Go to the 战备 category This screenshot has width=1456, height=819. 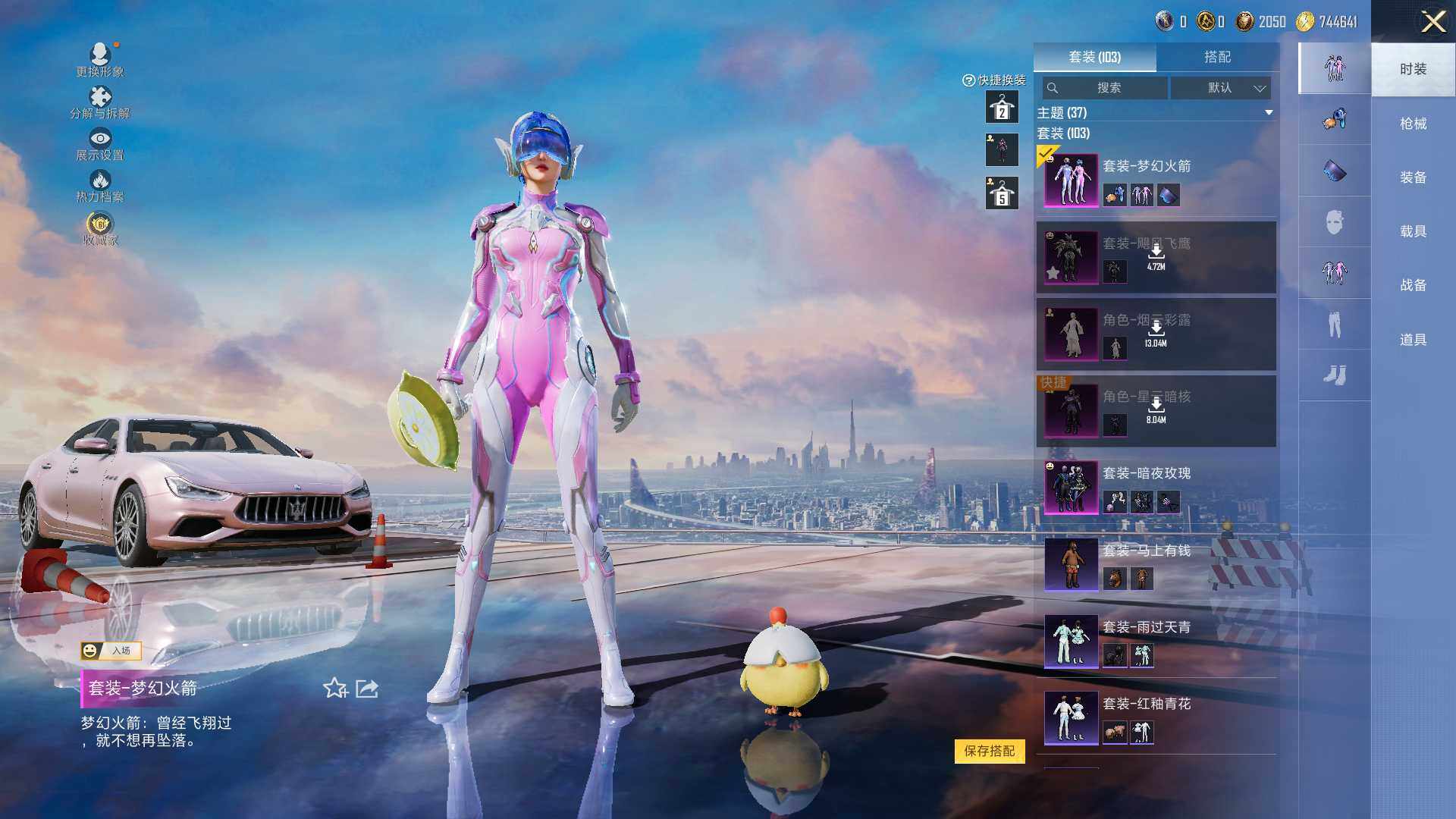(1413, 285)
